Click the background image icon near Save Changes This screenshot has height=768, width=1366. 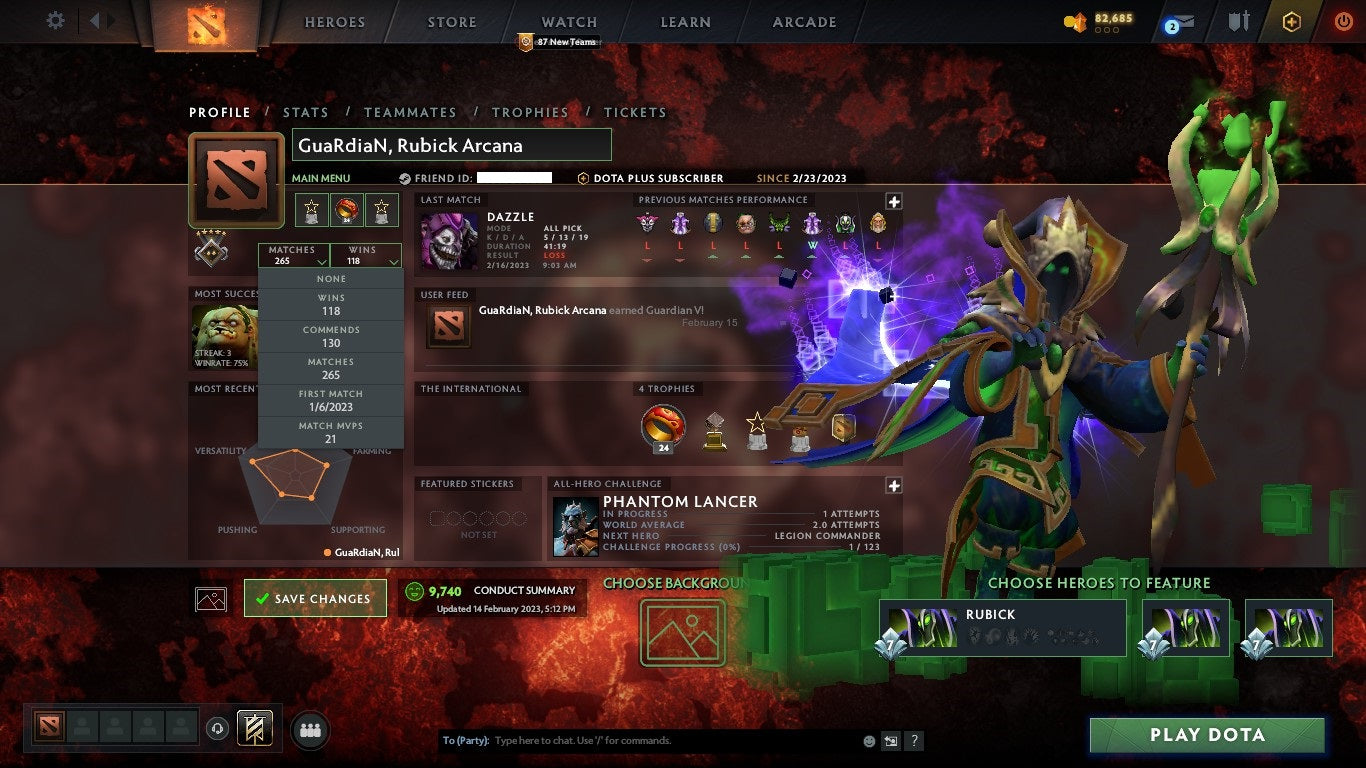(210, 597)
